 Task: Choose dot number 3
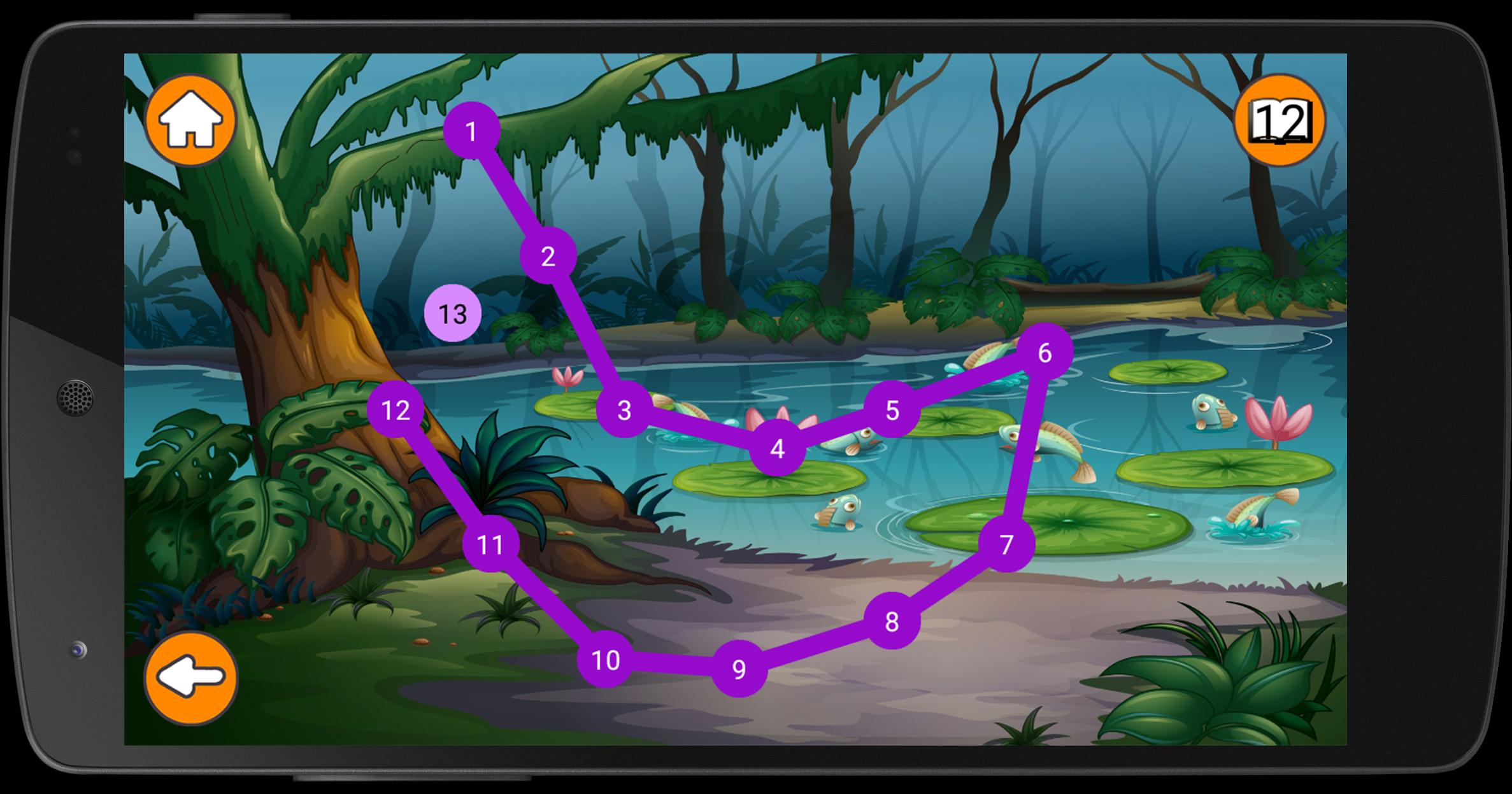[624, 409]
